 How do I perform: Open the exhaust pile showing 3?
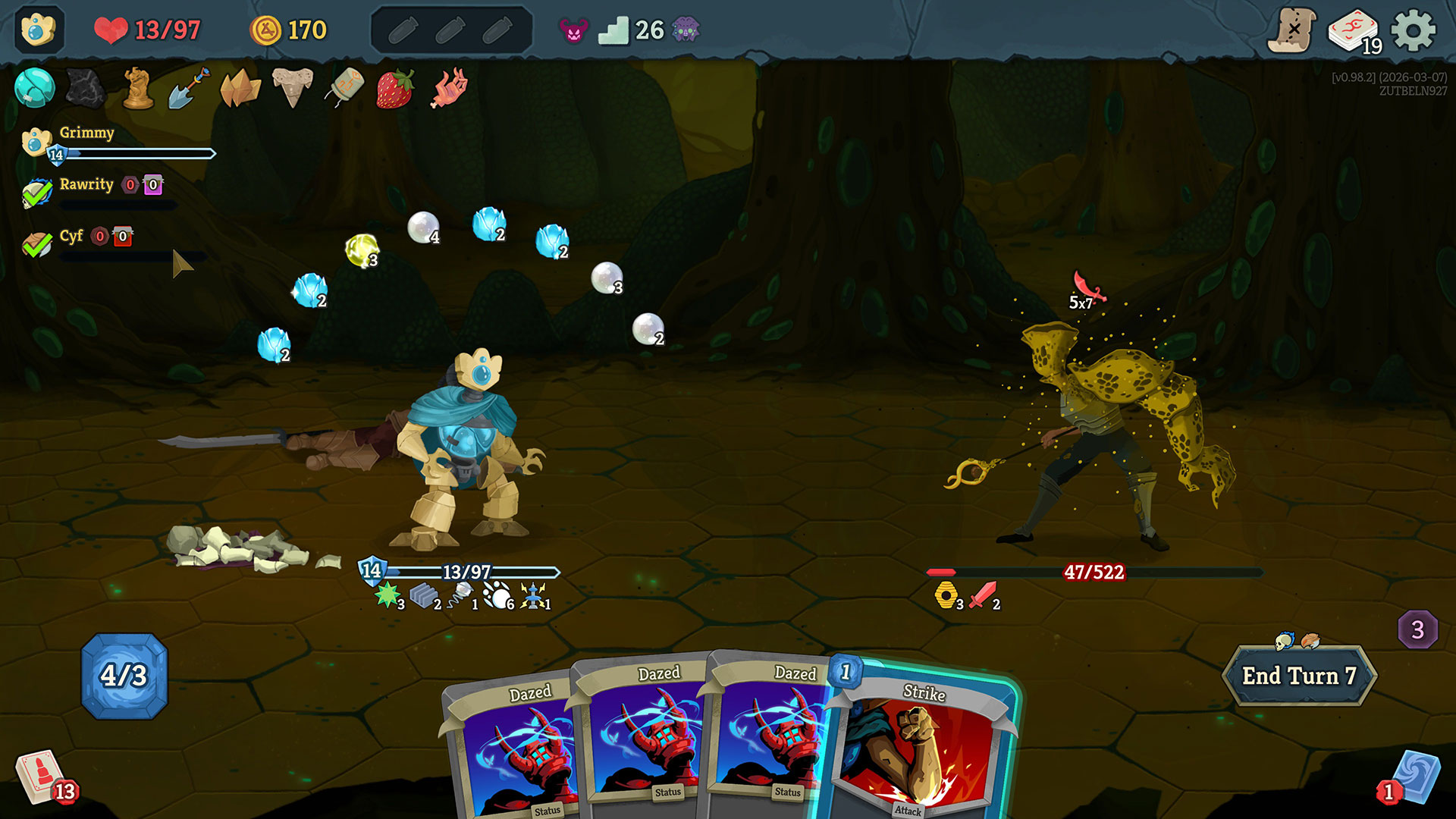(1417, 629)
